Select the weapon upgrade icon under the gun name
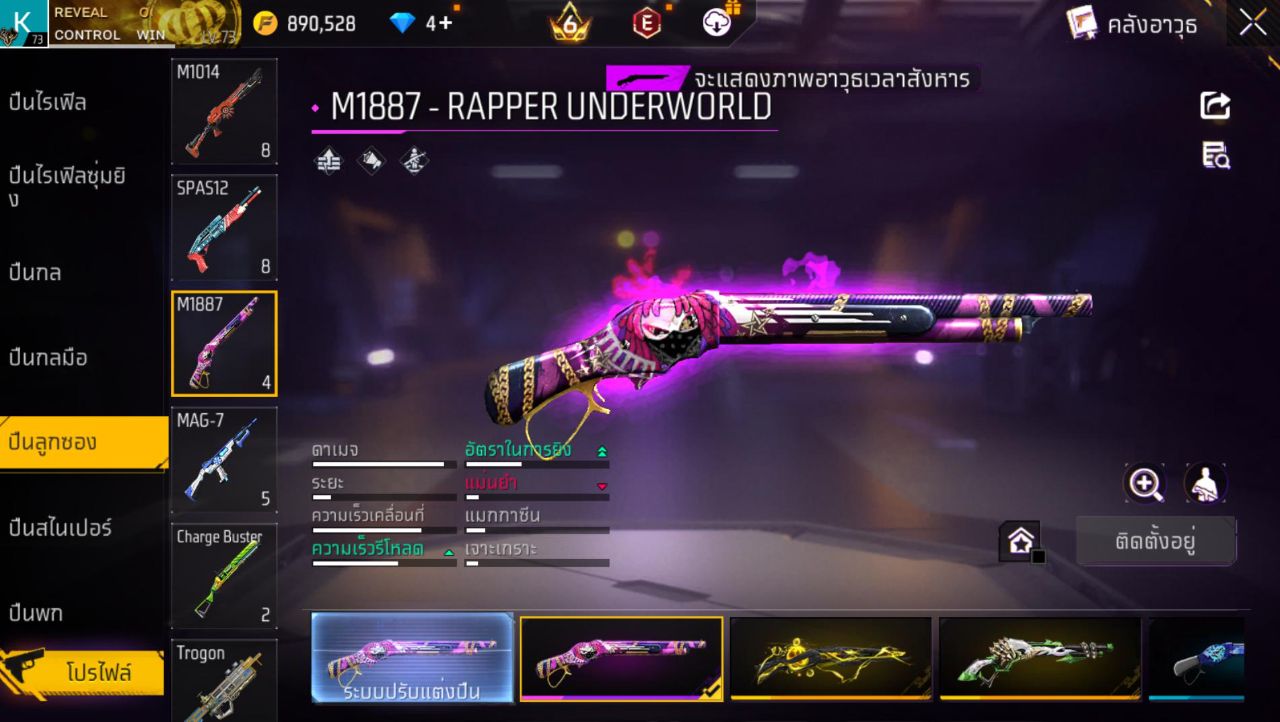 (x=325, y=160)
